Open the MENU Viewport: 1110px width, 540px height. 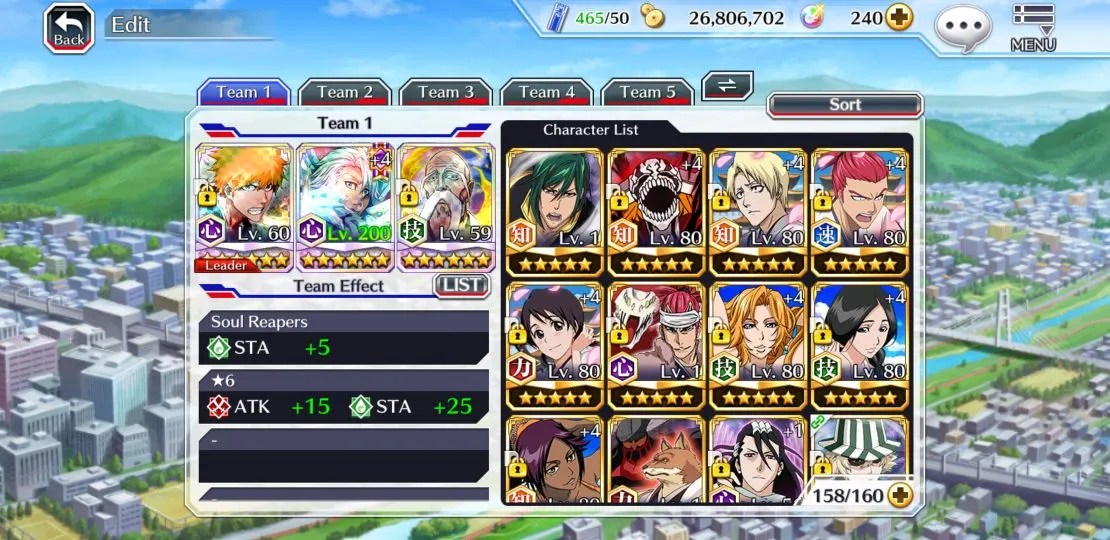pos(1033,28)
